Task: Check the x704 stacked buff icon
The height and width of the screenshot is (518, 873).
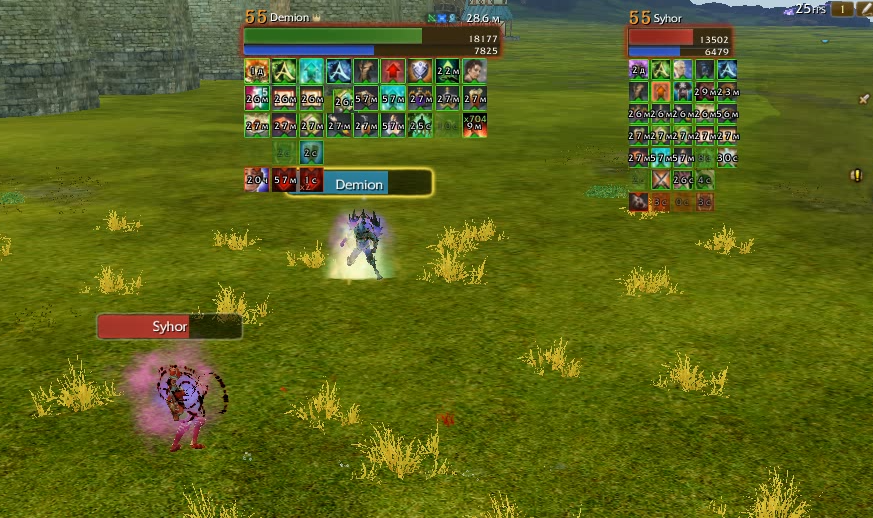Action: point(475,124)
